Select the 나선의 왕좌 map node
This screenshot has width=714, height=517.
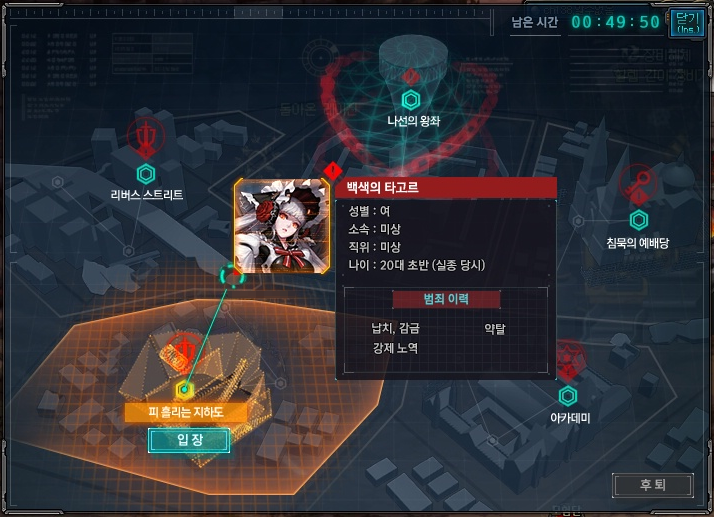pos(410,100)
